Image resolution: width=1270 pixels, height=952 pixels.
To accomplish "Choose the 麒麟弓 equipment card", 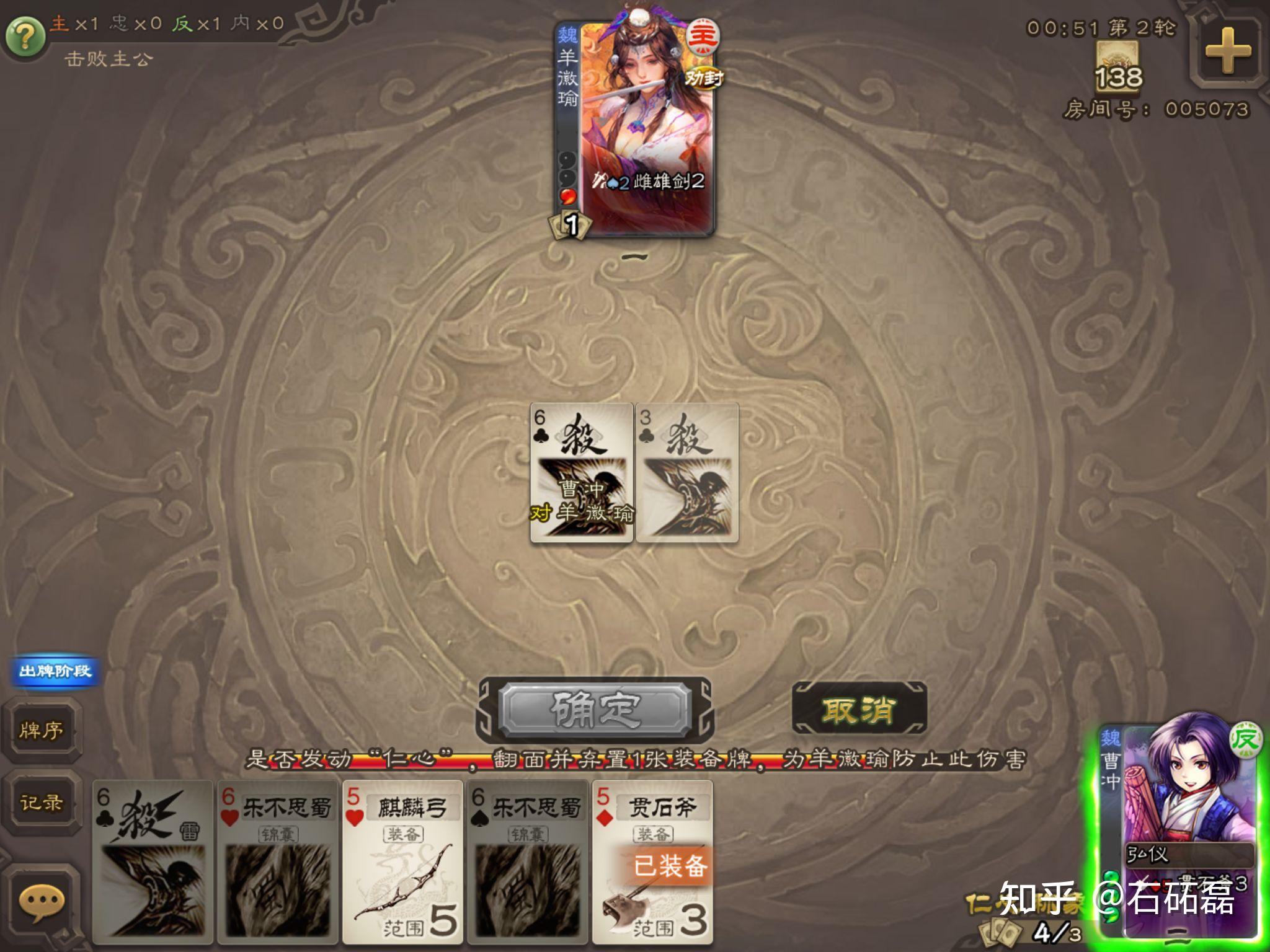I will point(403,862).
